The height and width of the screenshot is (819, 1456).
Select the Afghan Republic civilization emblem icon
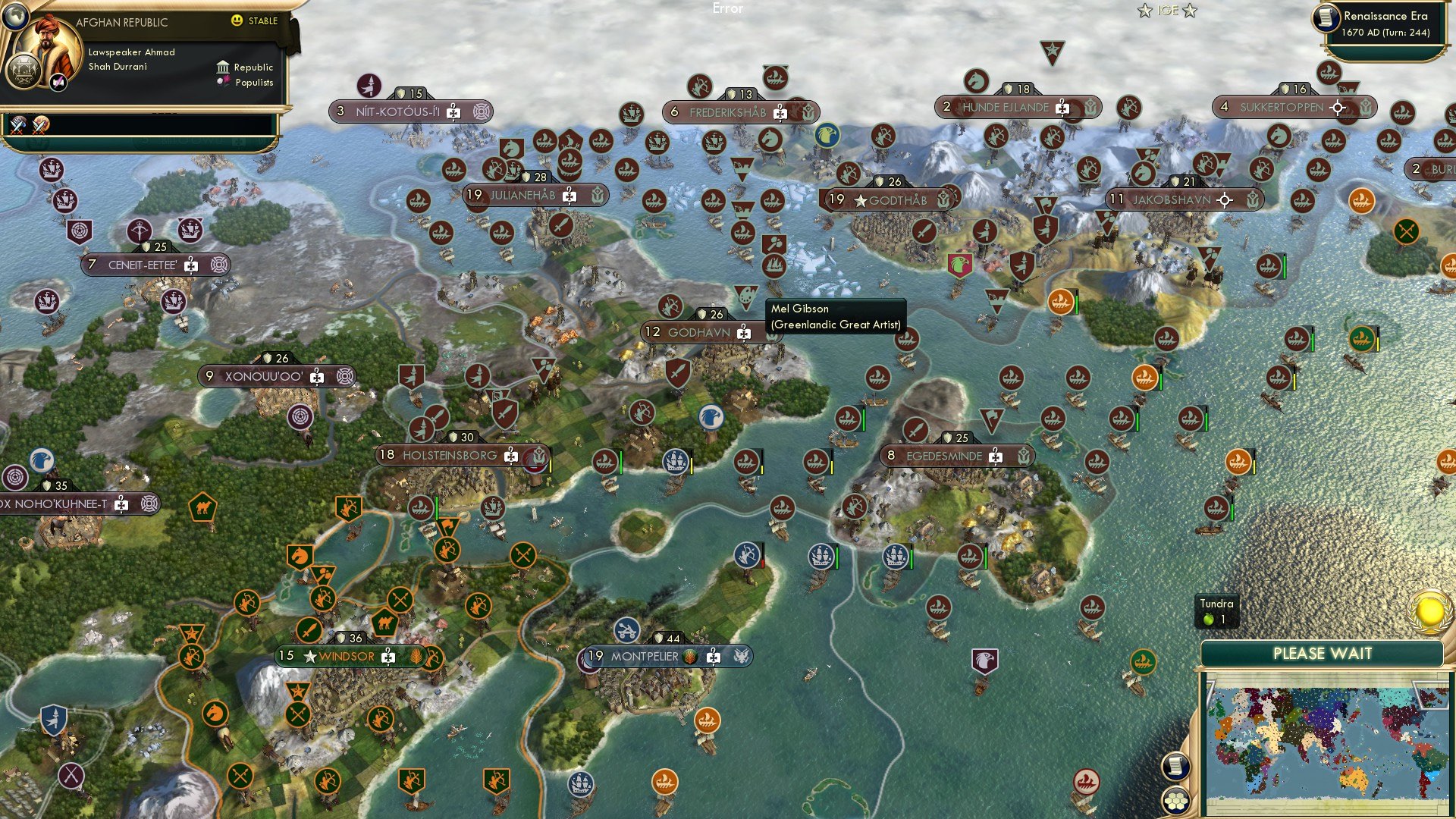[x=24, y=72]
